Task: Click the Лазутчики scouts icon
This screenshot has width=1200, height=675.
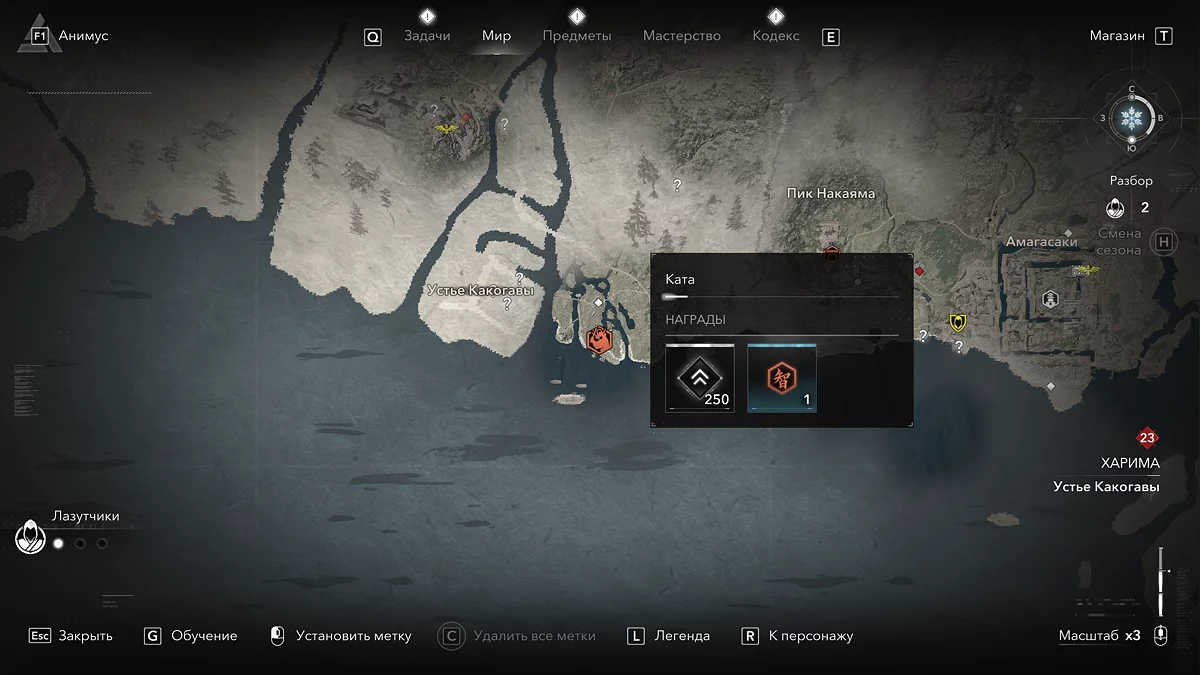Action: click(x=31, y=537)
